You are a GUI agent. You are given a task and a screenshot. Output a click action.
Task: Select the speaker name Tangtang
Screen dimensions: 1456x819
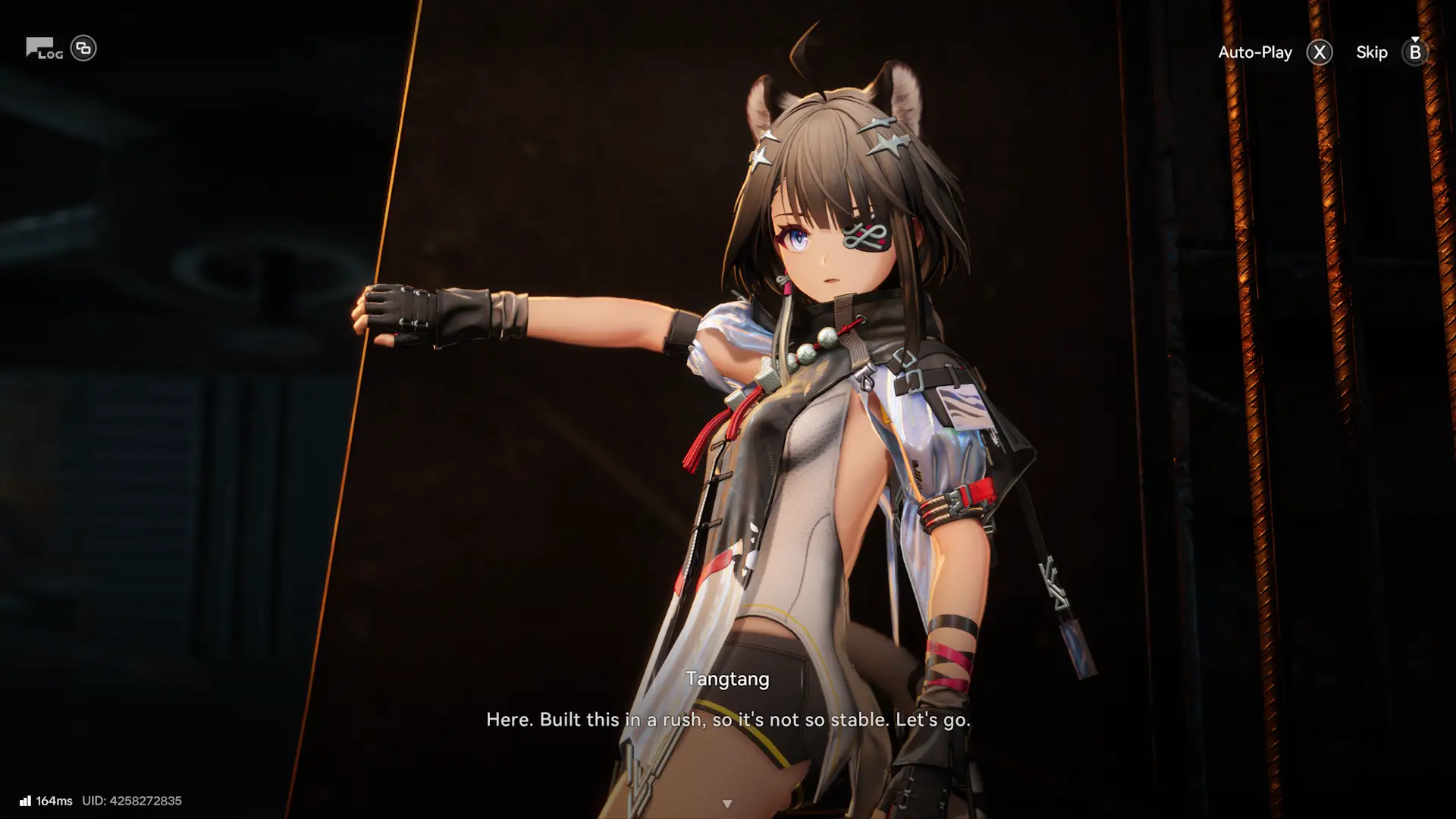[728, 679]
